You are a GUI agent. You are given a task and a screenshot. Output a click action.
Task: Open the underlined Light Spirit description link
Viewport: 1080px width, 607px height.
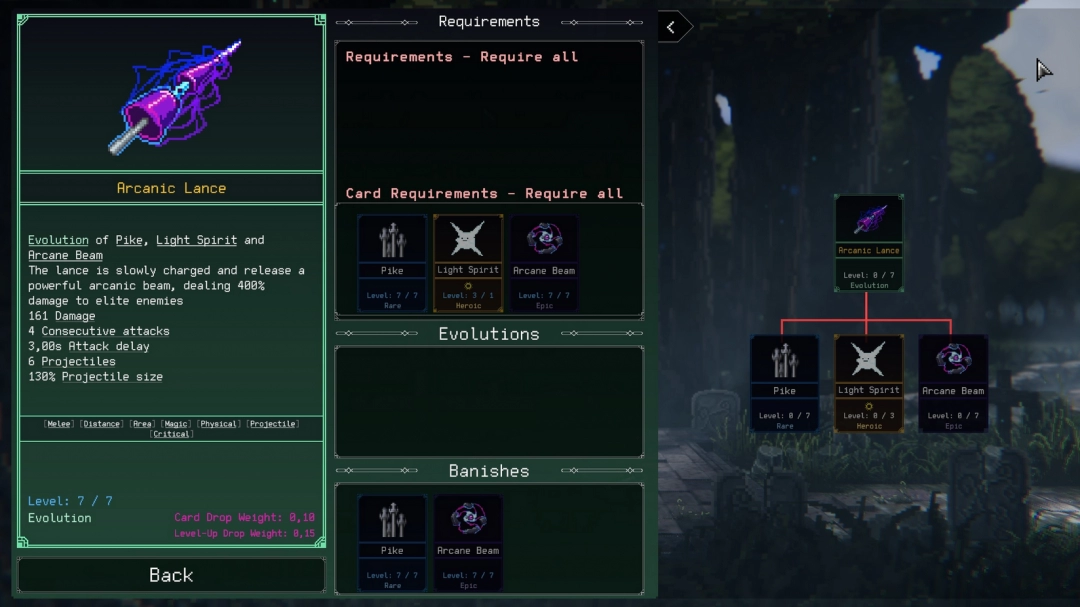click(x=196, y=240)
